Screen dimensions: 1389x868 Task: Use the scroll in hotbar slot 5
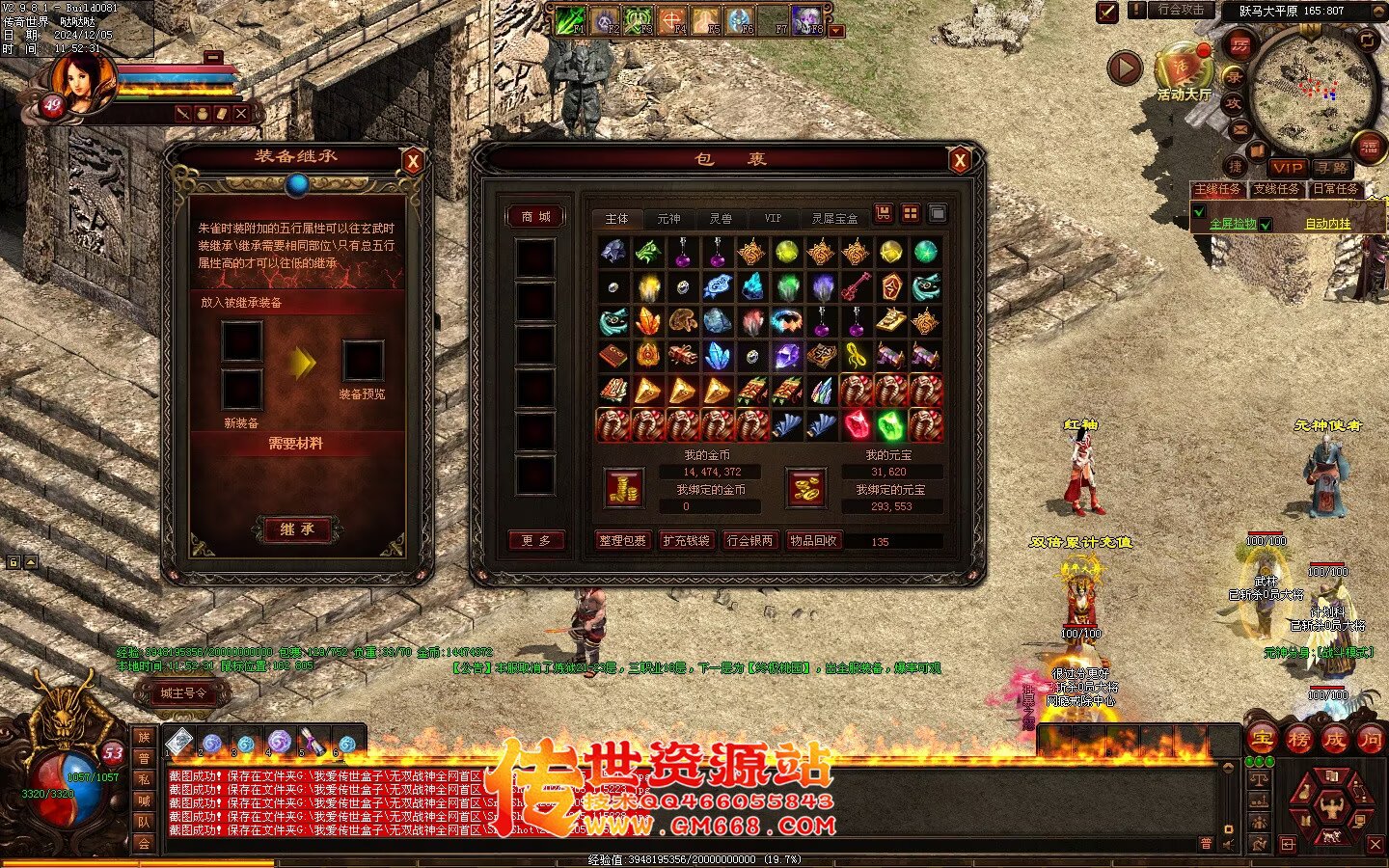313,742
